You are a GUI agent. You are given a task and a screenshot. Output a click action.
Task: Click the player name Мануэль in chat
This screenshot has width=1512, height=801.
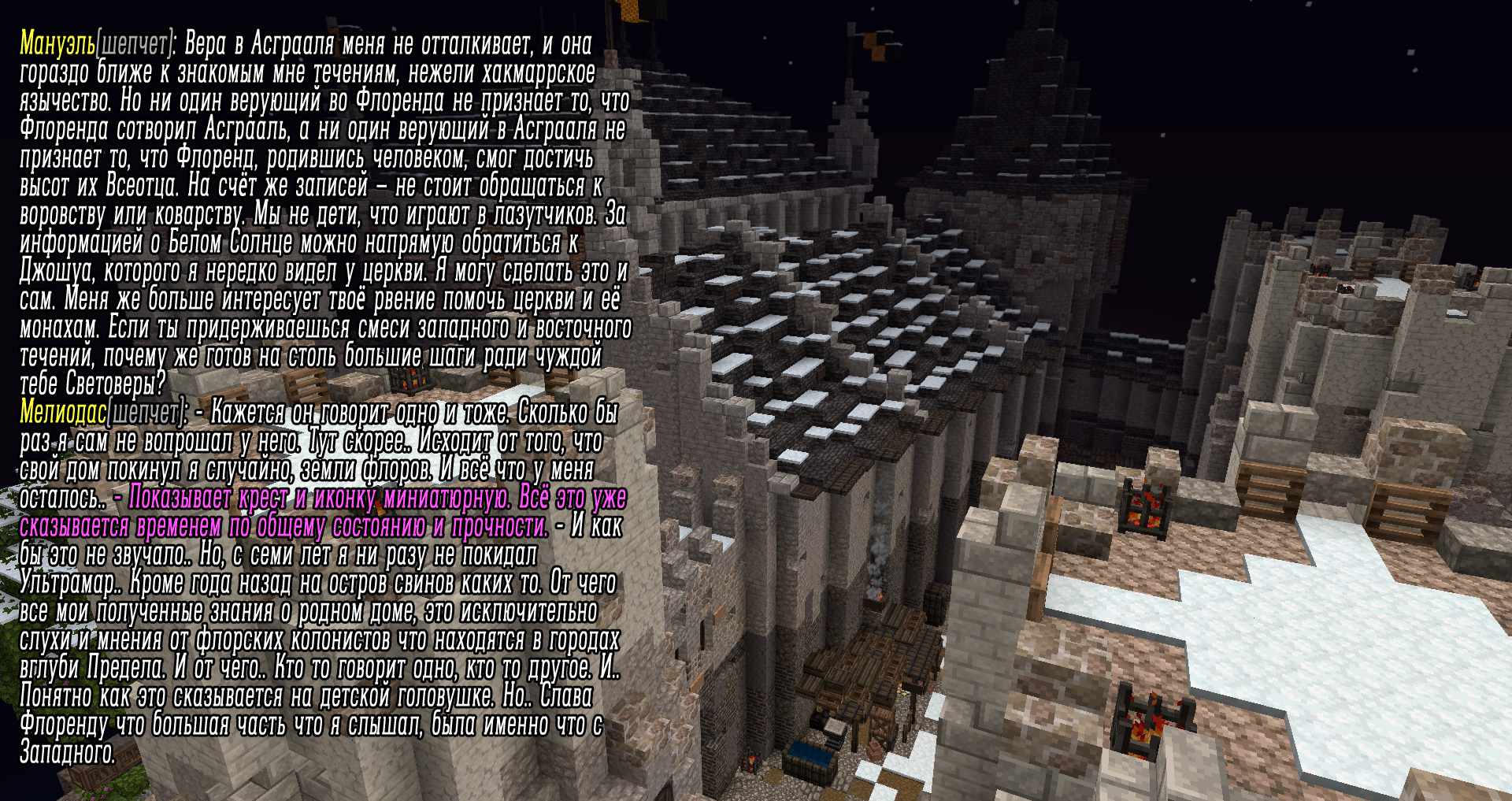click(57, 44)
